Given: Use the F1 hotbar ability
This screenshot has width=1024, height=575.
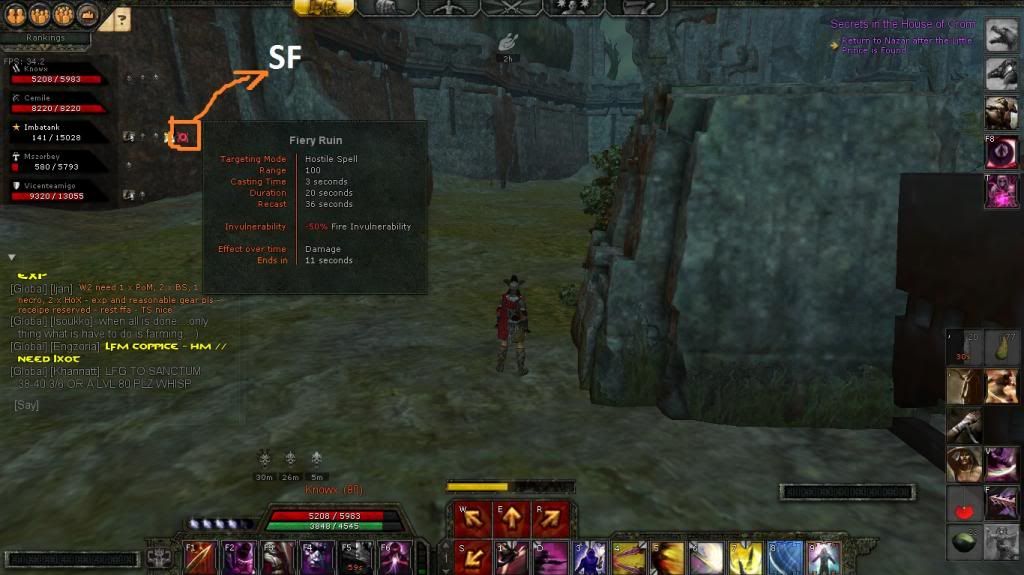Looking at the screenshot, I should coord(199,557).
